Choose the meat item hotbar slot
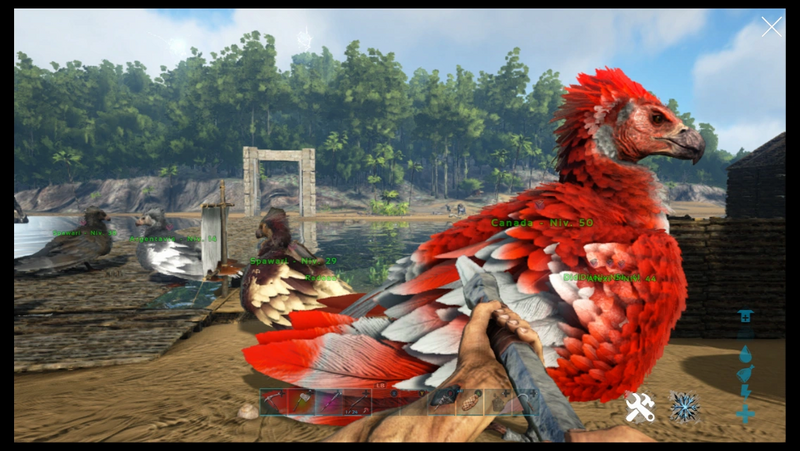Screen dimensions: 800x451 pos(470,402)
